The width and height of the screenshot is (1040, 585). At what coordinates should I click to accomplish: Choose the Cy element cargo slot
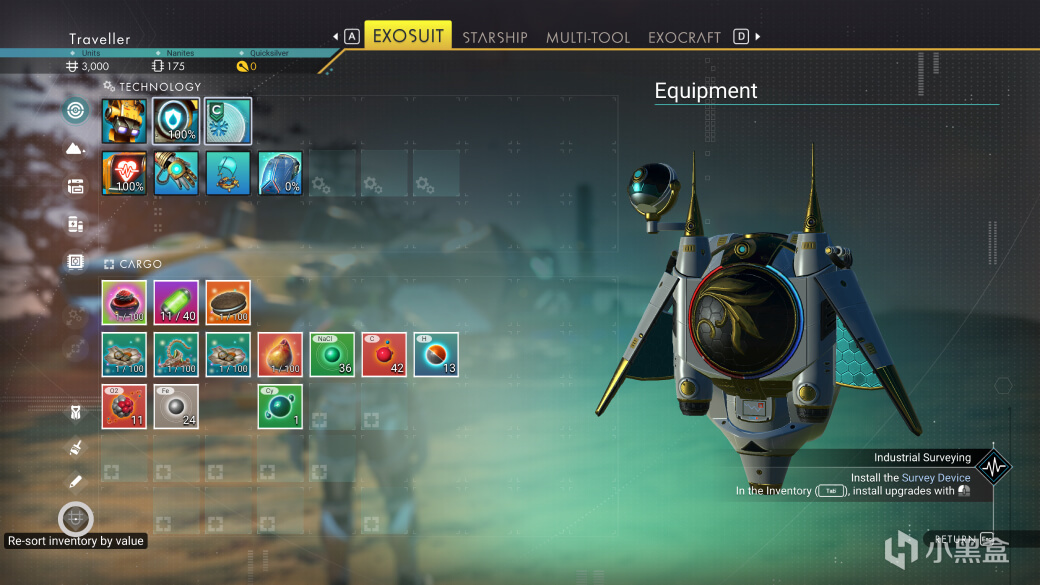[280, 407]
